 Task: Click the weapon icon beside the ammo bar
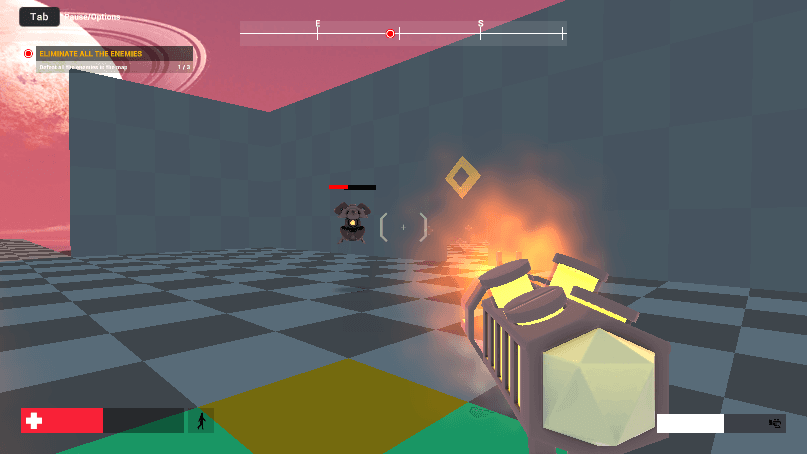773,423
